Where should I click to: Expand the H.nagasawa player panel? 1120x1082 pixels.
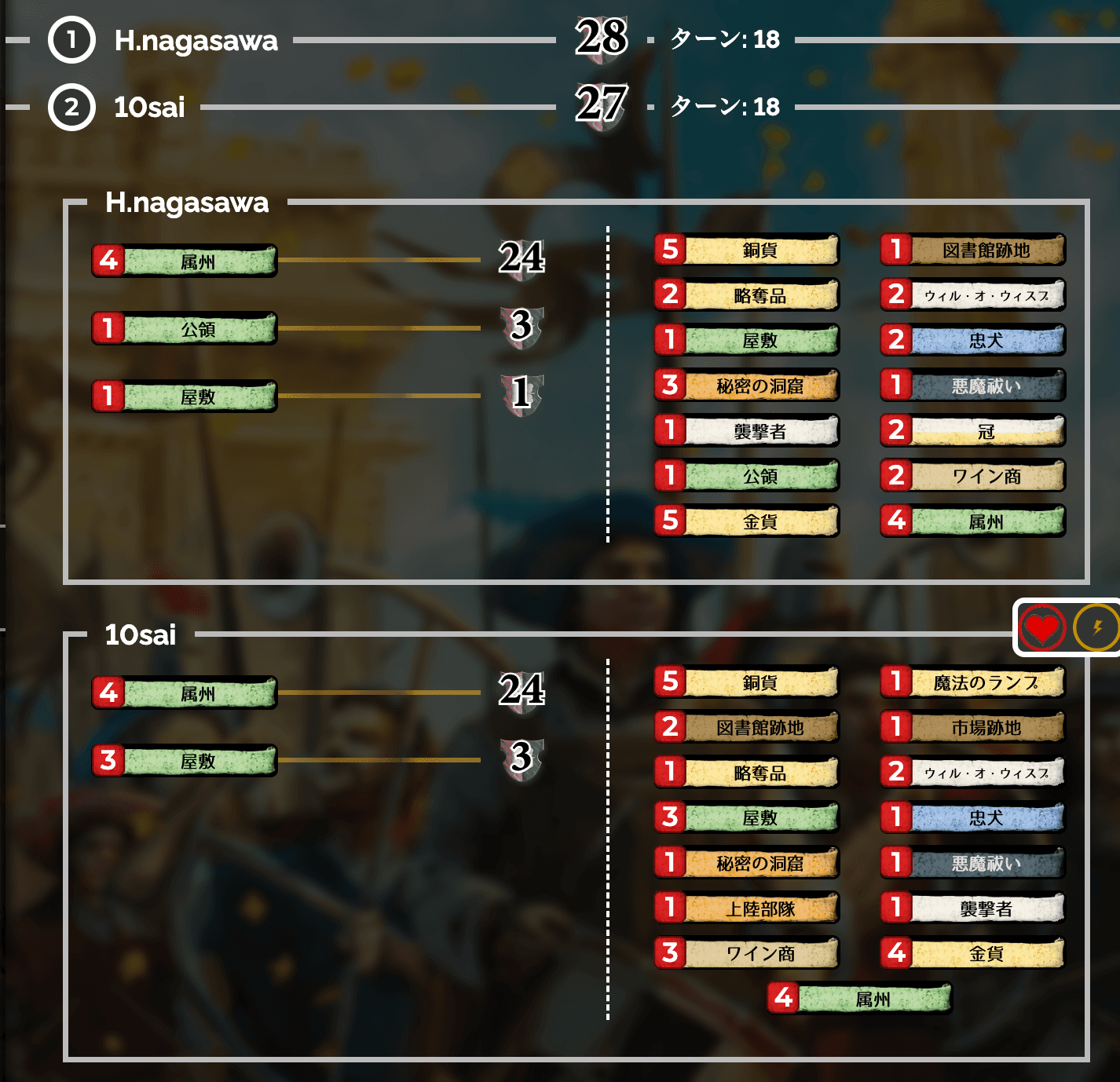coord(187,204)
